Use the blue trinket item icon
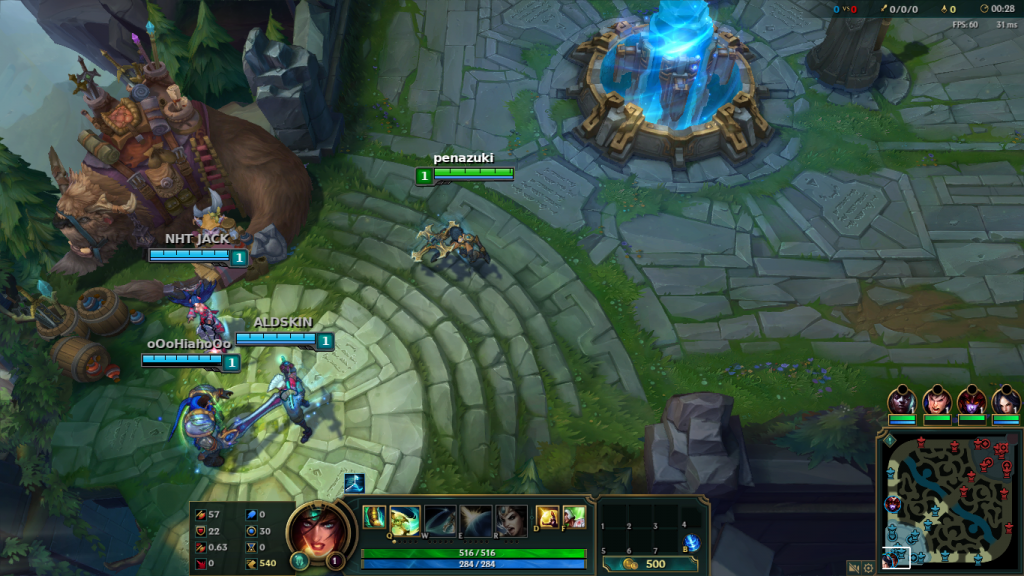Image resolution: width=1024 pixels, height=576 pixels. pos(691,541)
